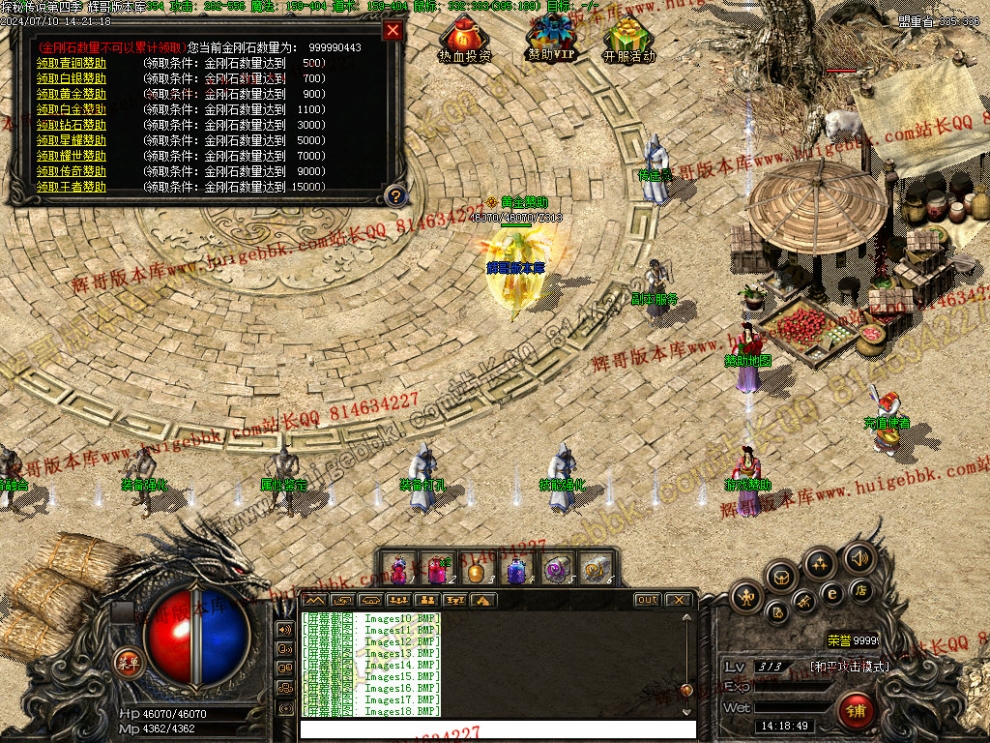The image size is (990, 743).
Task: Click the red 铺 stall button
Action: [x=856, y=711]
